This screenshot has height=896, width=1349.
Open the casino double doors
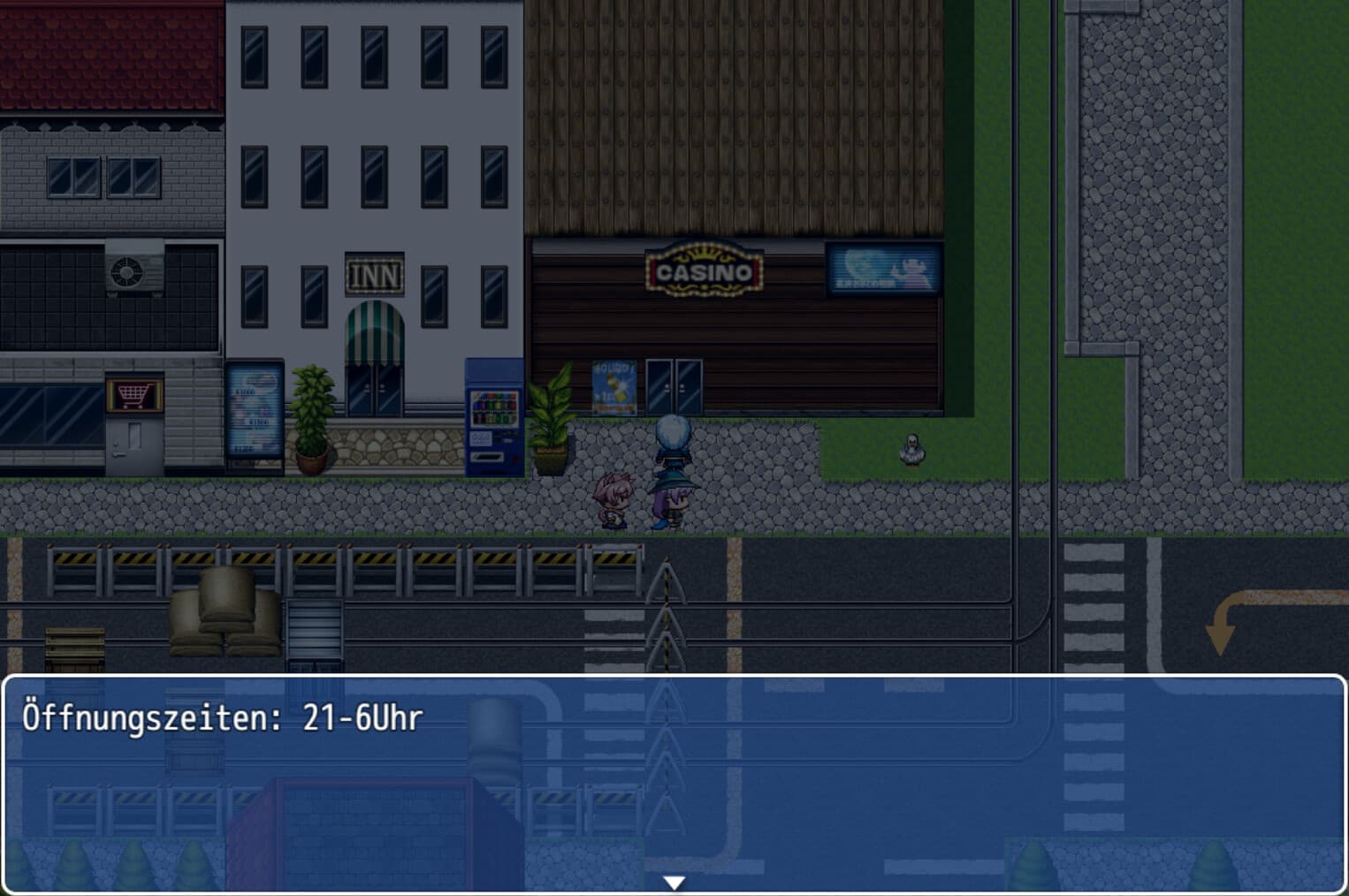click(674, 387)
